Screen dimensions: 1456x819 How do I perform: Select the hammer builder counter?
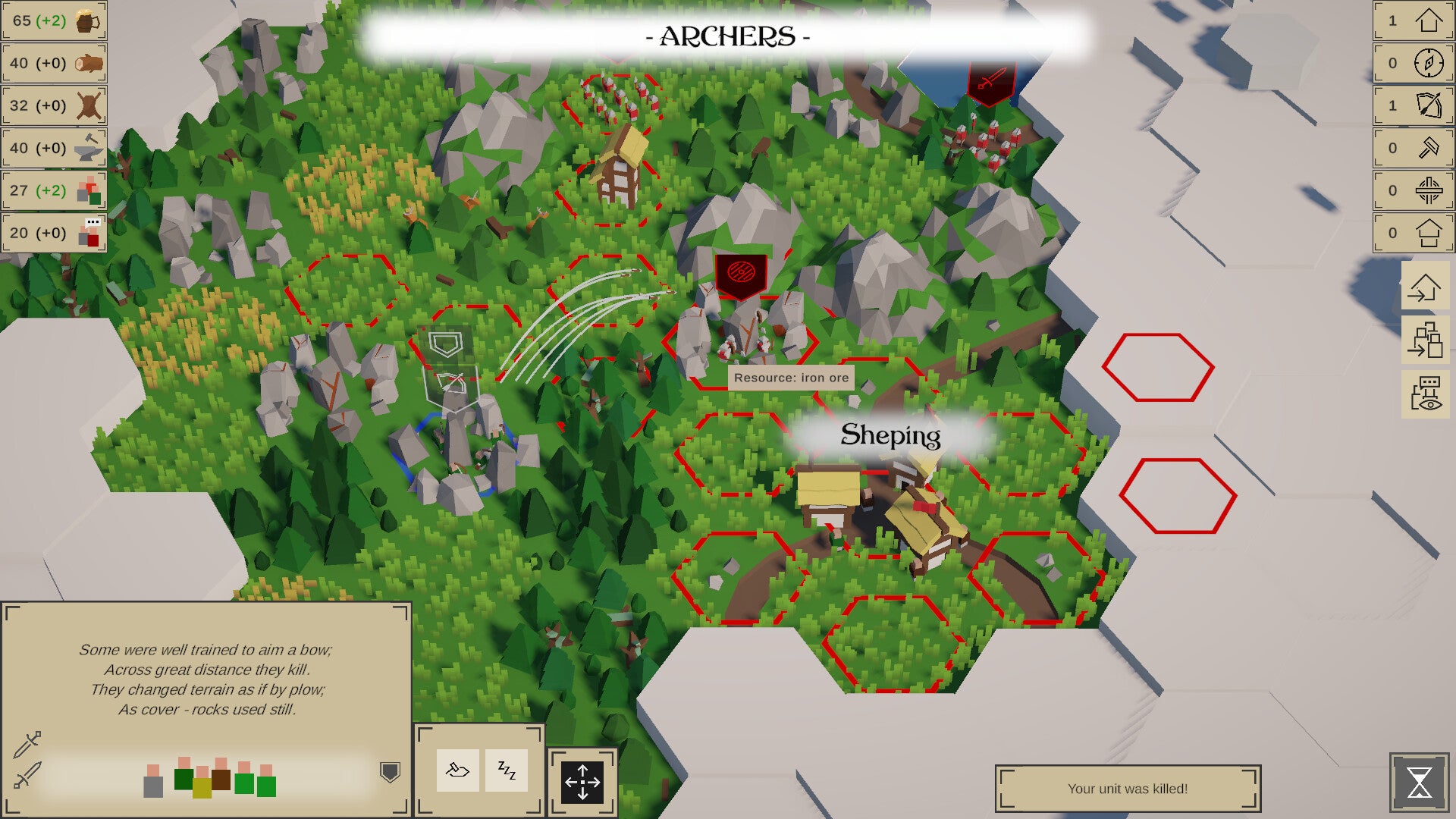(1414, 148)
